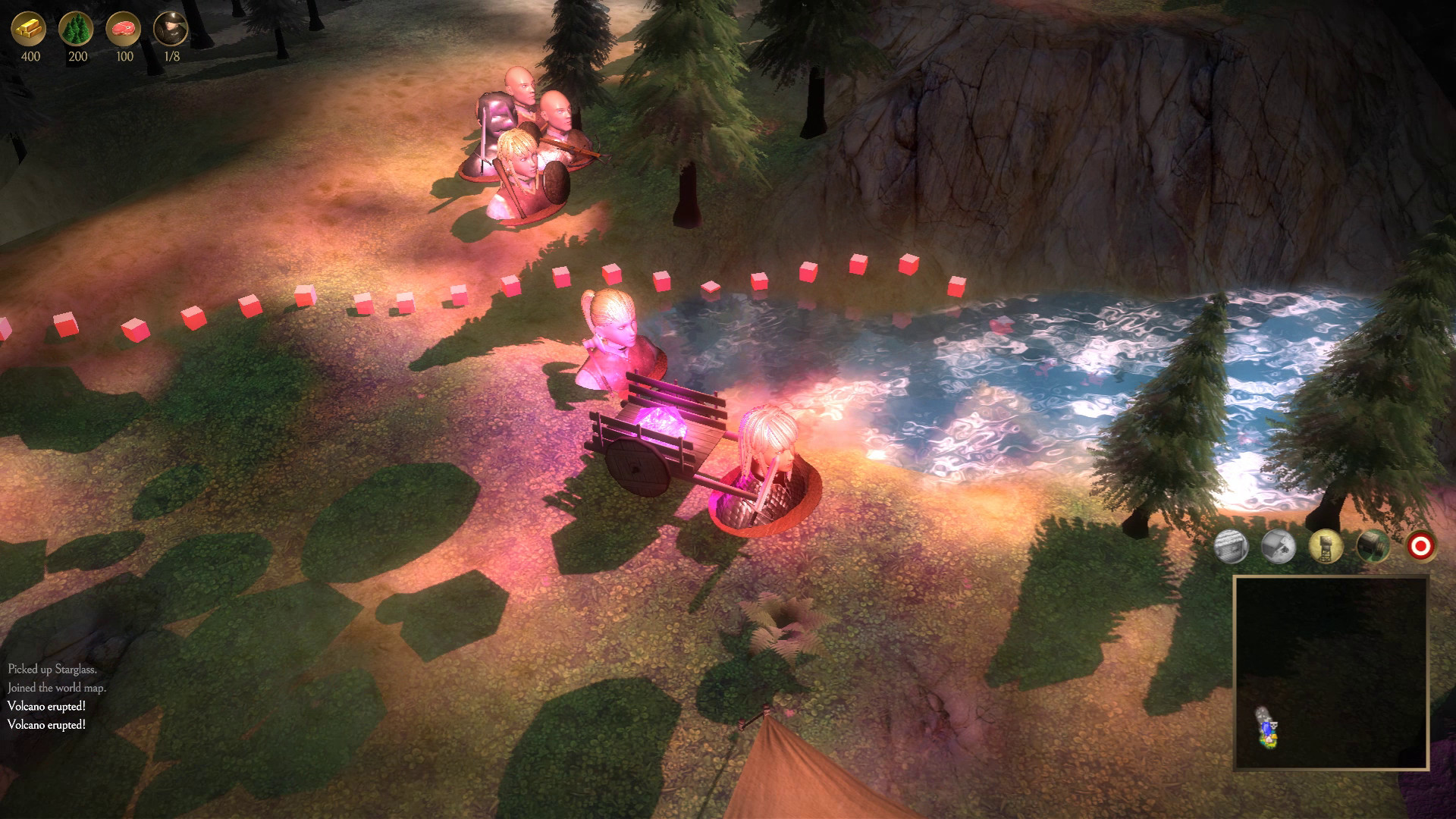Click the population counter reading 1/8
The width and height of the screenshot is (1456, 819).
(174, 55)
